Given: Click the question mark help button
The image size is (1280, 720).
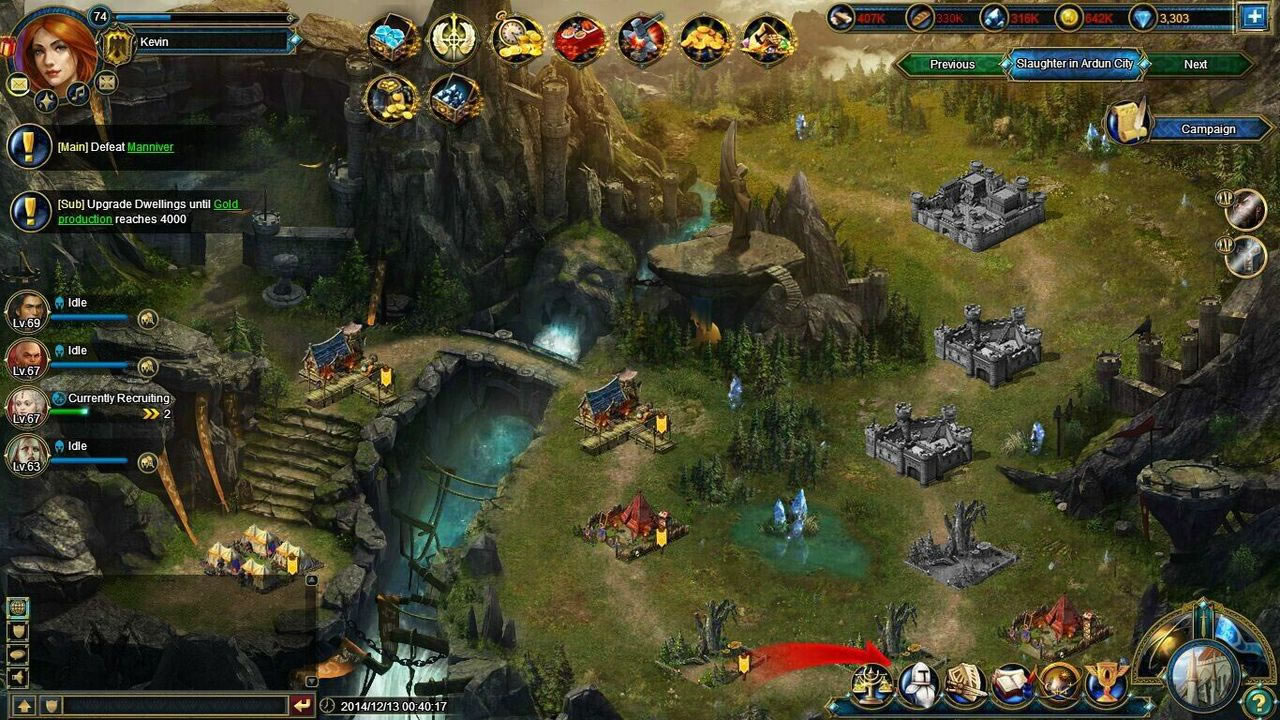Looking at the screenshot, I should tap(1258, 701).
